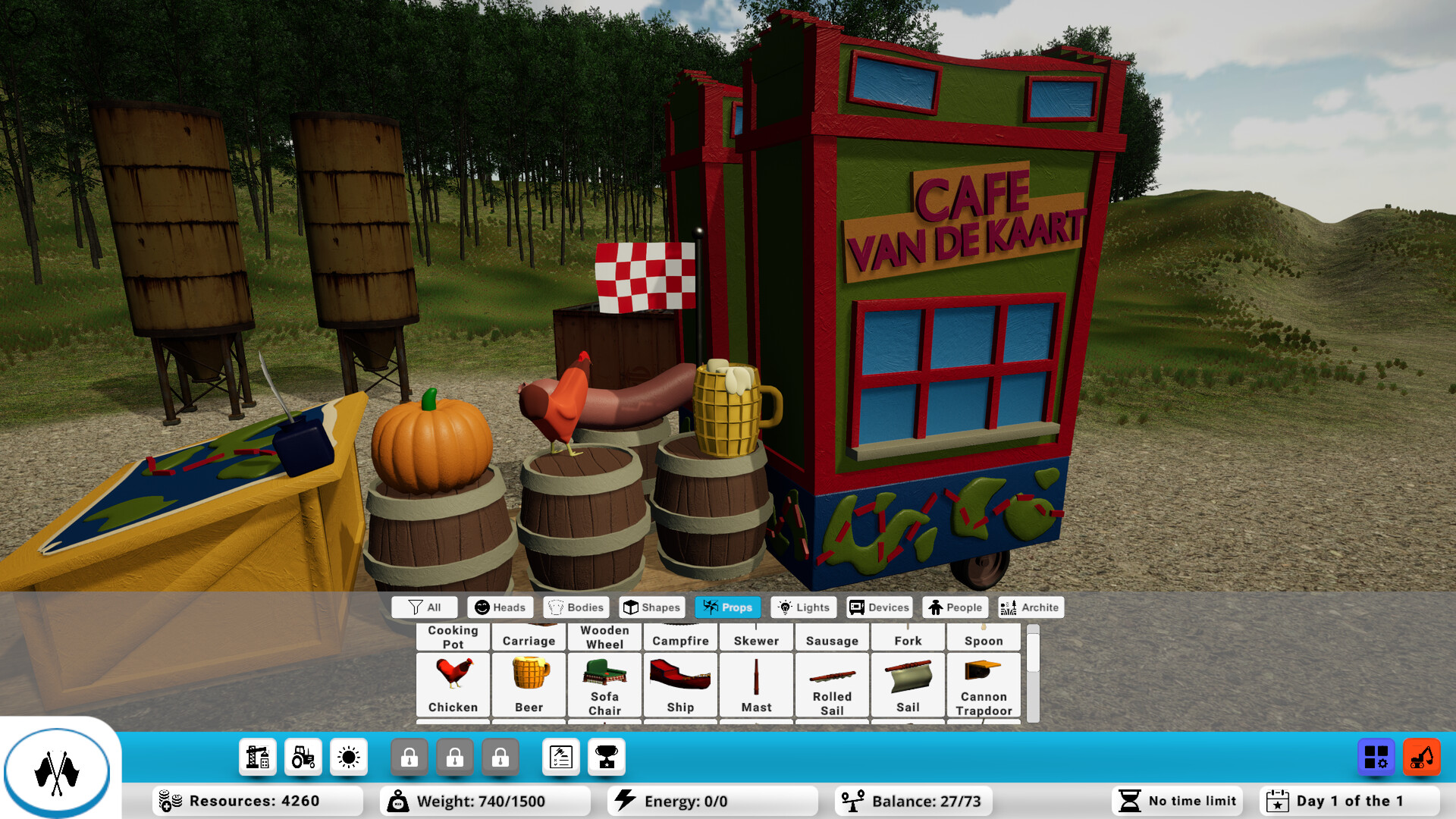The height and width of the screenshot is (819, 1456).
Task: Select the Beer prop
Action: [529, 685]
